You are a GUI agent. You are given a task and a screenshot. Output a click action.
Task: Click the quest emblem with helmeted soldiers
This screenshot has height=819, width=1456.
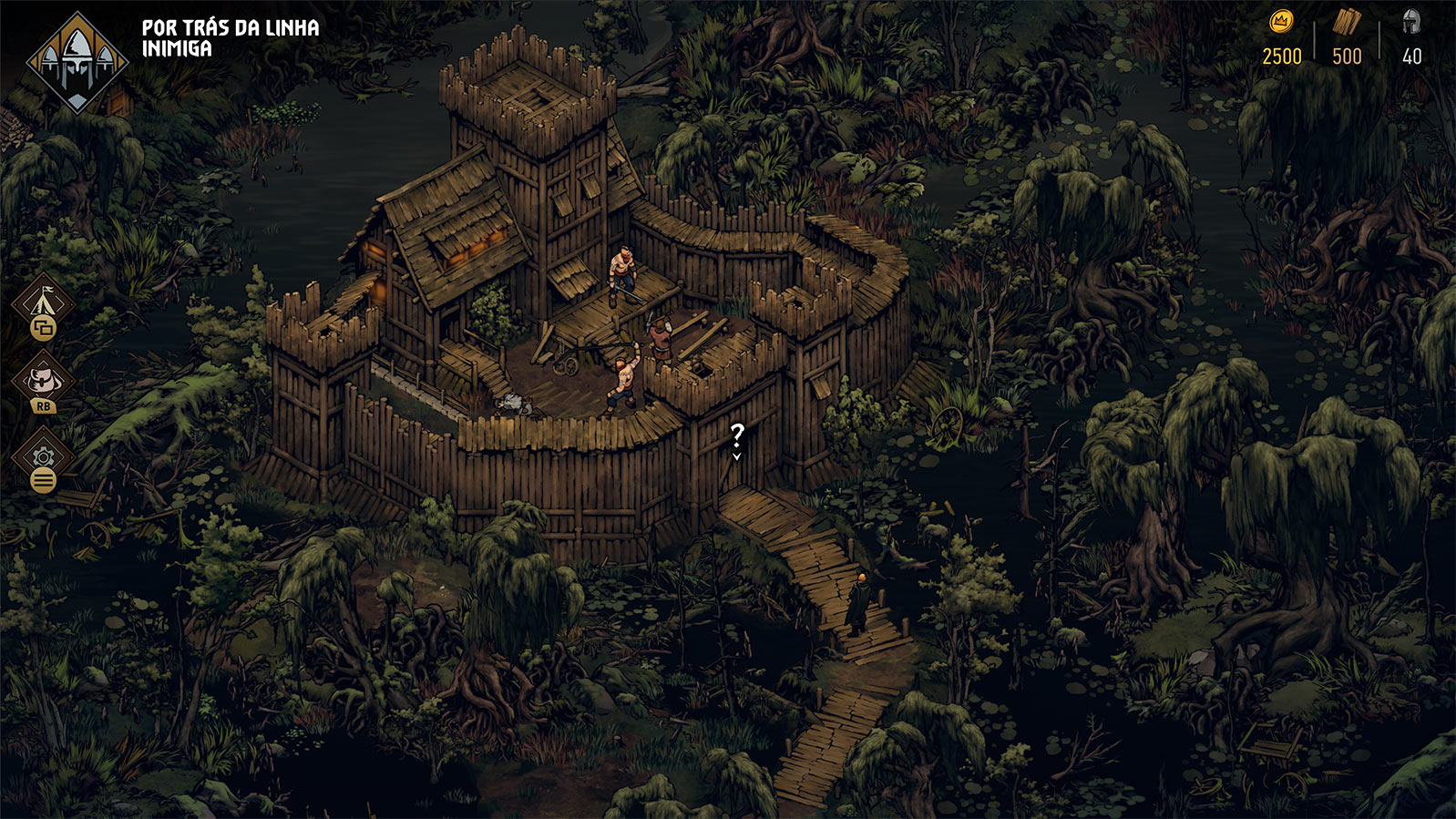tap(77, 62)
